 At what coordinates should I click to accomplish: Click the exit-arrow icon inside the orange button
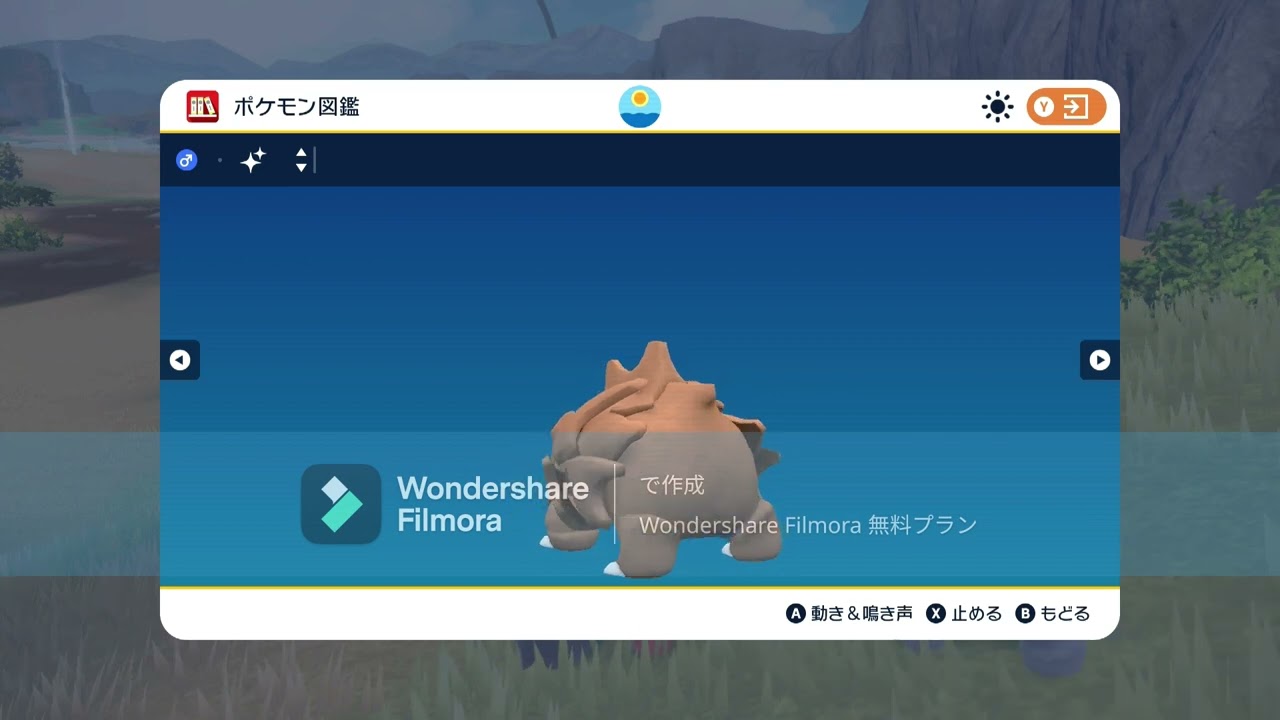coord(1075,106)
